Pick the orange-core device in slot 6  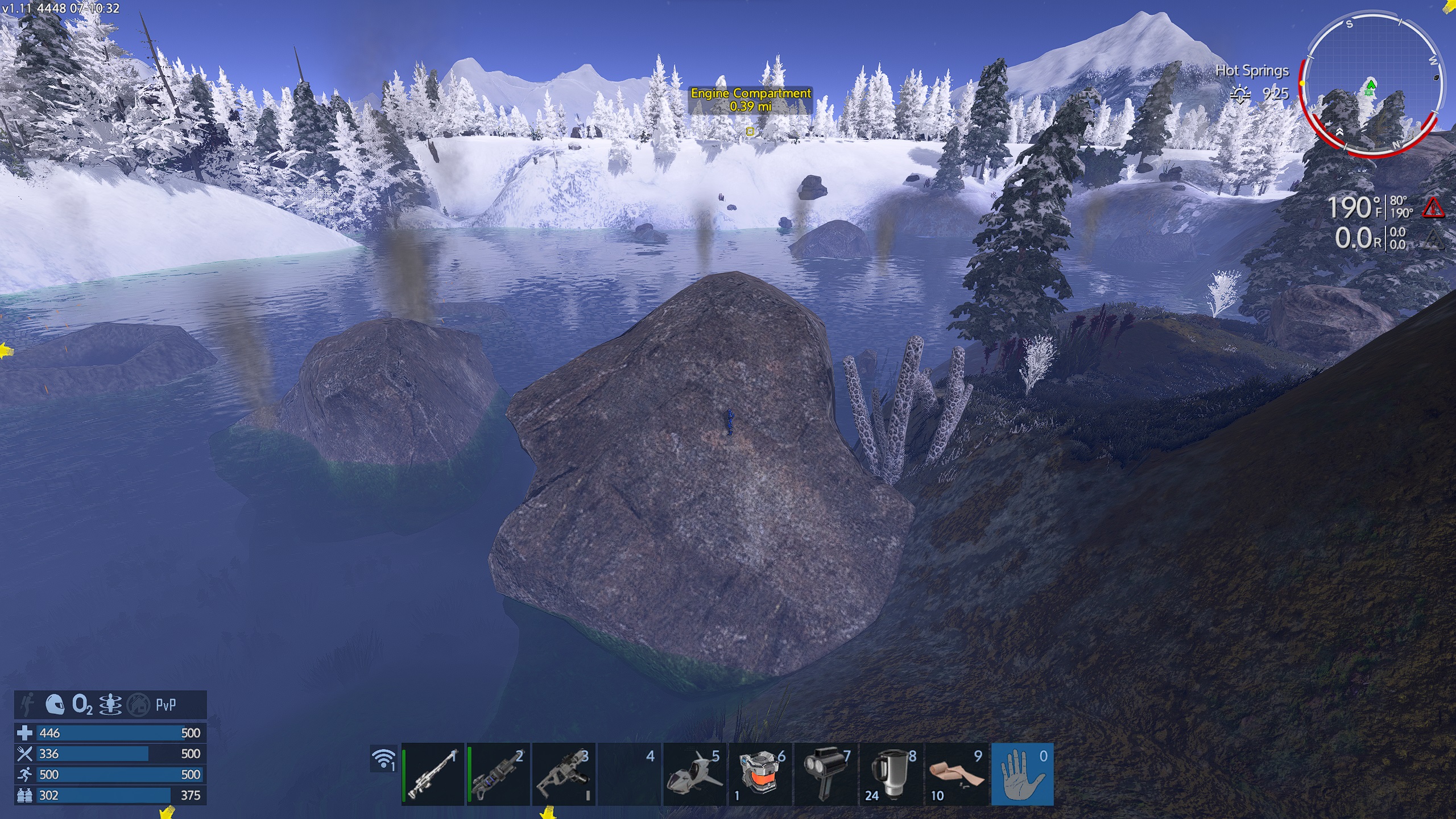[x=760, y=774]
